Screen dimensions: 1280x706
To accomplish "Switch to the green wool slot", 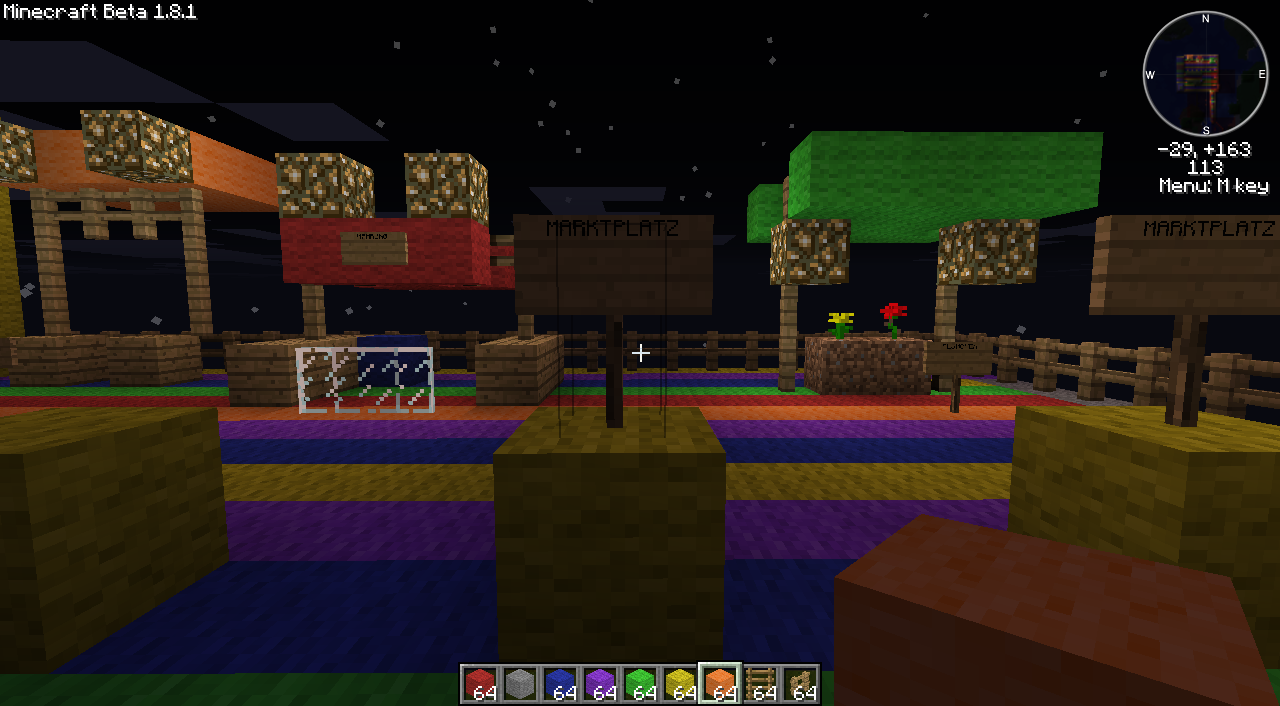I will [640, 684].
